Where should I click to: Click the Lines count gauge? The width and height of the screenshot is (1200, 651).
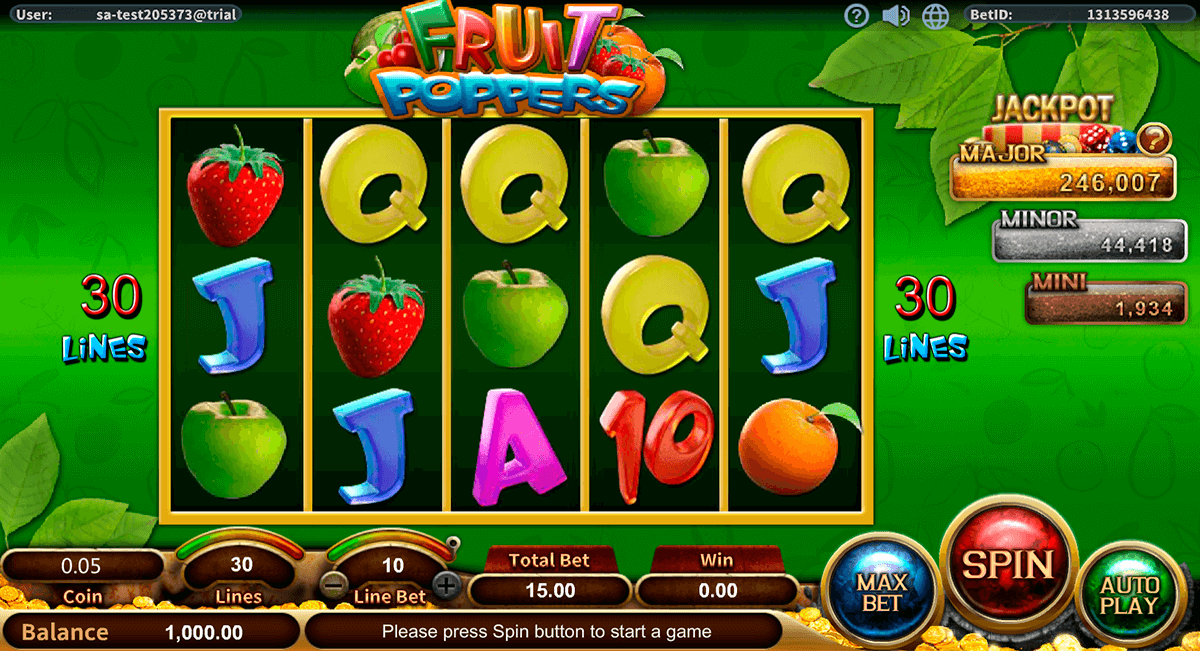click(241, 565)
